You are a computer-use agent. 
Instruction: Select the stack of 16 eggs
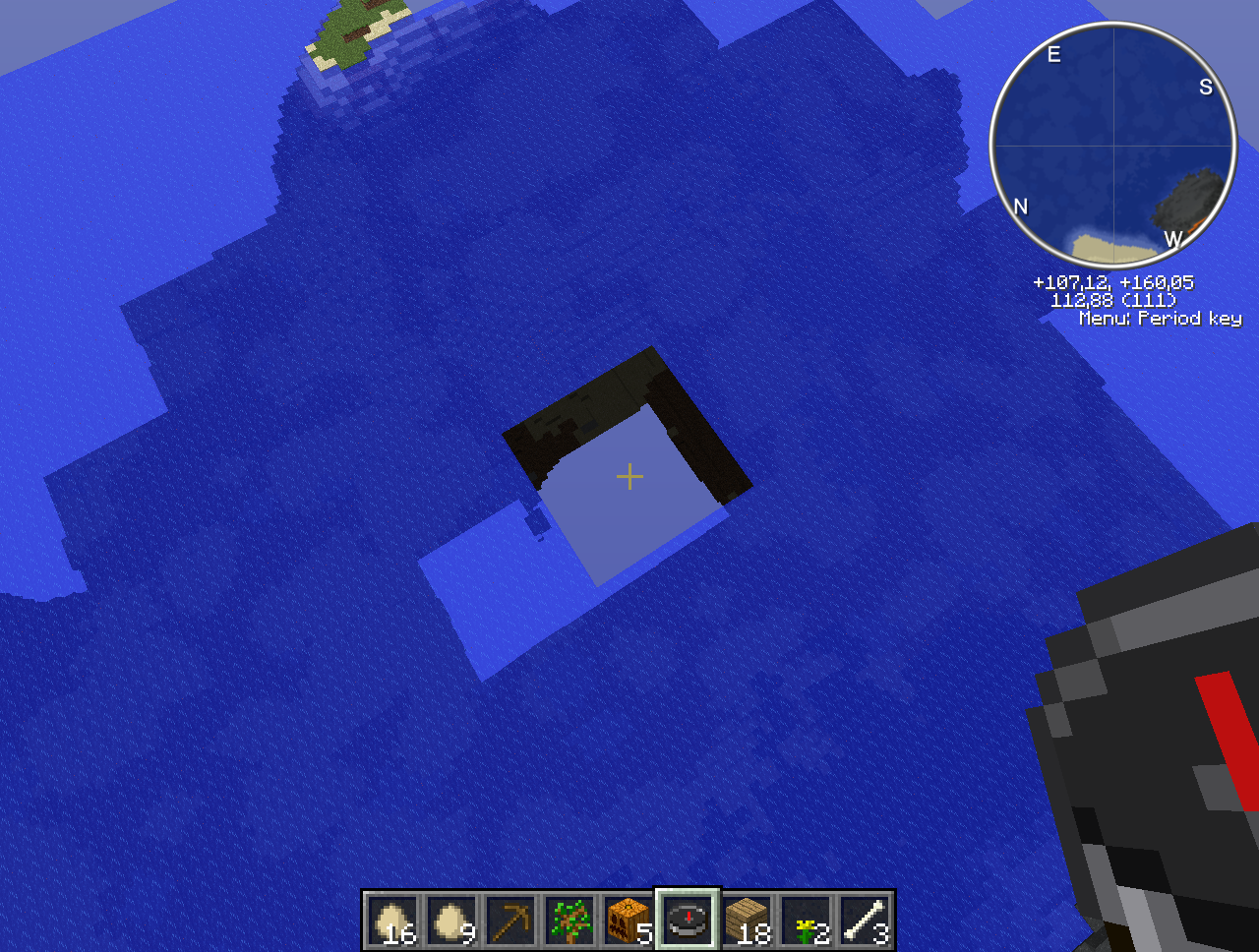393,922
